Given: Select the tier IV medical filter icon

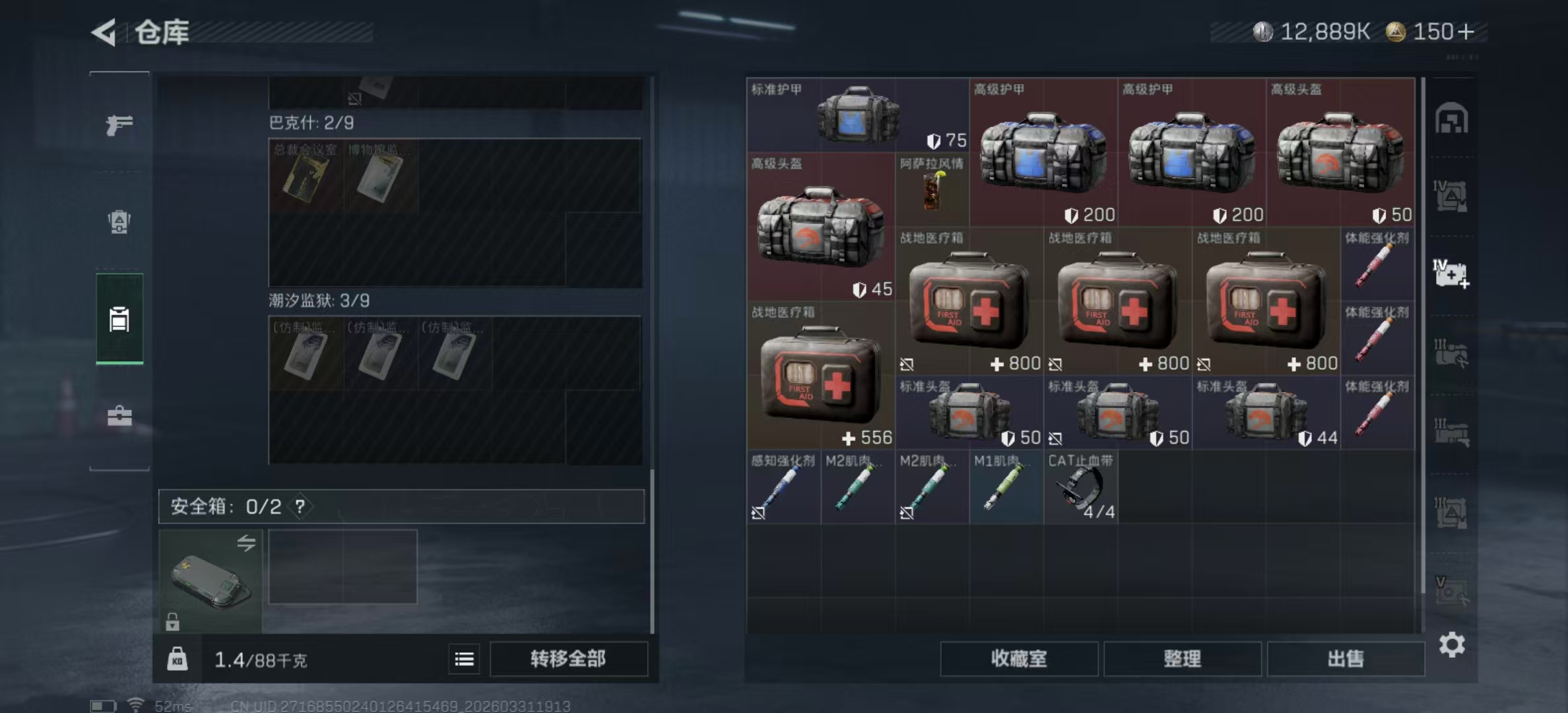Looking at the screenshot, I should coord(1452,273).
